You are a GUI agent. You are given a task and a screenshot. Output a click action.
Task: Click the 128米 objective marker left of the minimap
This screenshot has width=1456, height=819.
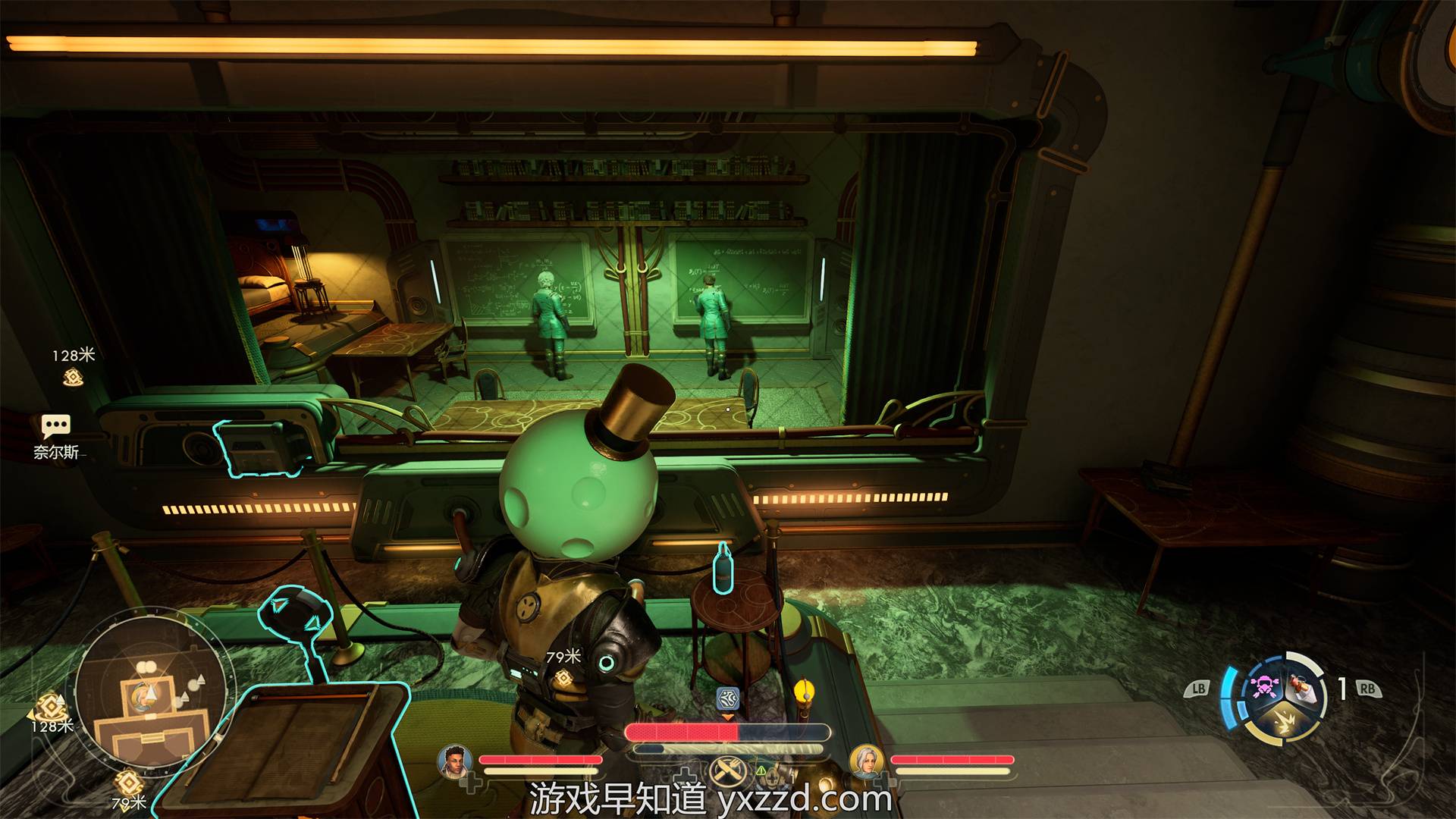[x=51, y=704]
